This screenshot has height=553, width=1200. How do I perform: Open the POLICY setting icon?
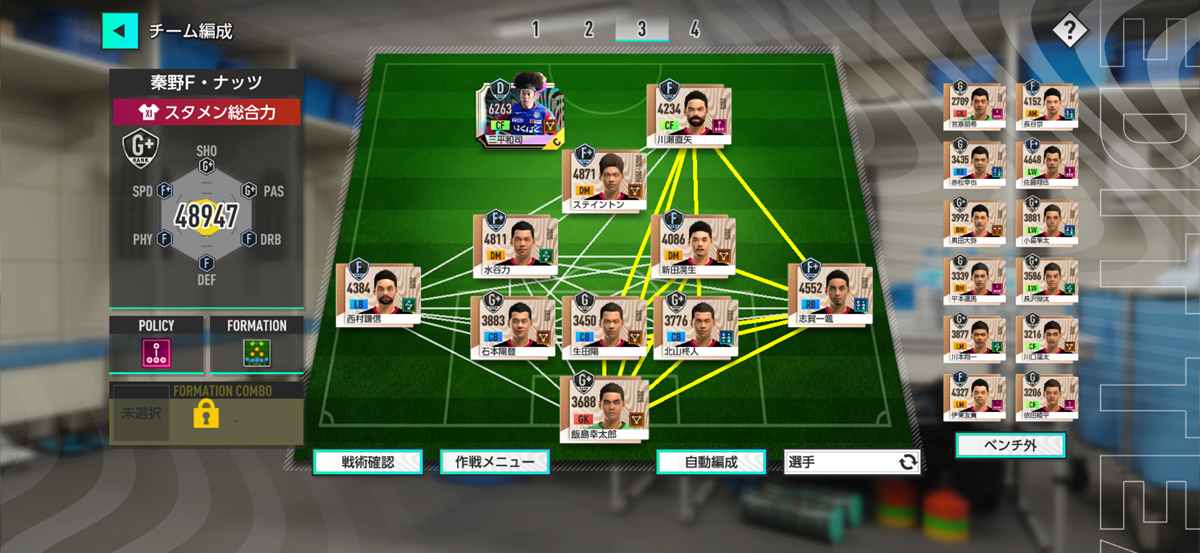[x=156, y=353]
